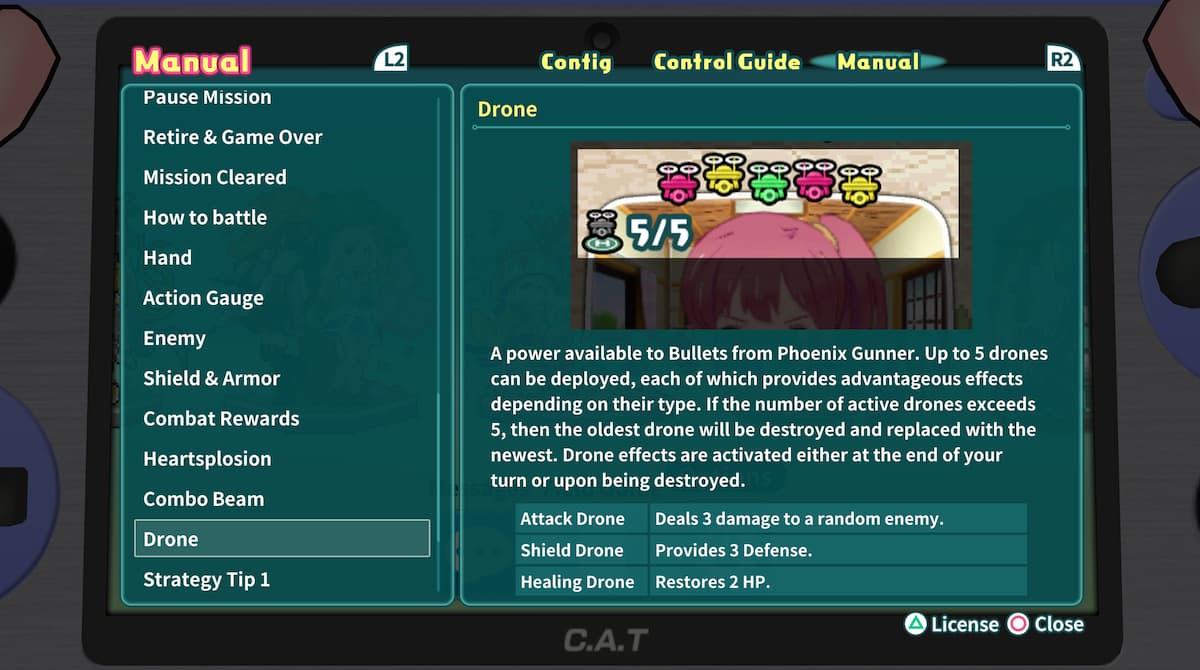Switch to the Control Guide tab
1200x670 pixels.
pos(727,62)
